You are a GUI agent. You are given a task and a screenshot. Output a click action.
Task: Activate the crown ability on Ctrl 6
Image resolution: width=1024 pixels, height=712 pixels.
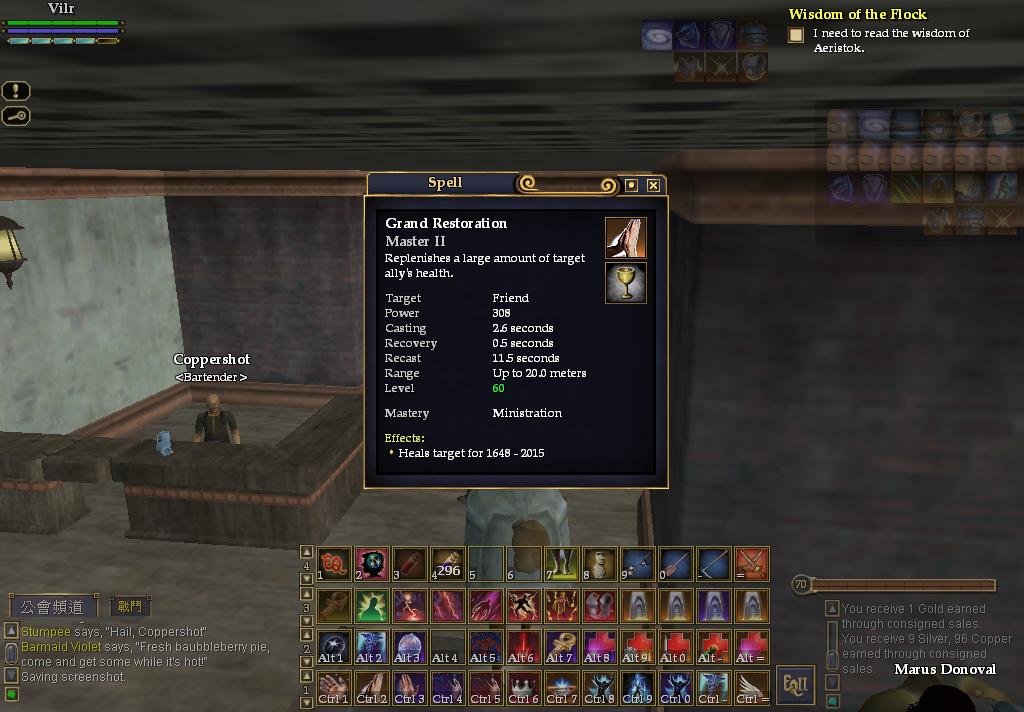(523, 687)
